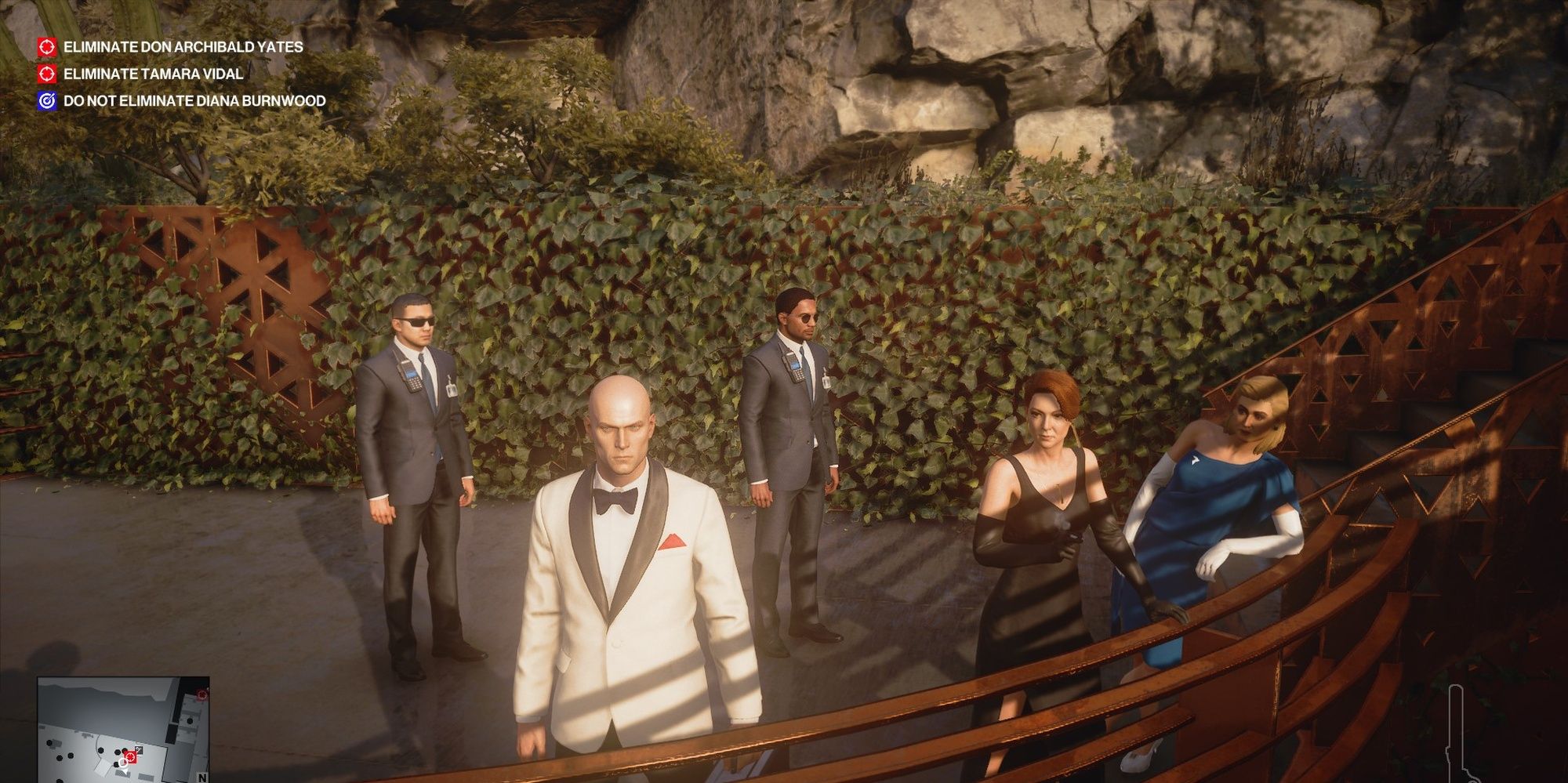Image resolution: width=1568 pixels, height=783 pixels.
Task: Select the red target blip near the minimap's top-right
Action: (202, 695)
